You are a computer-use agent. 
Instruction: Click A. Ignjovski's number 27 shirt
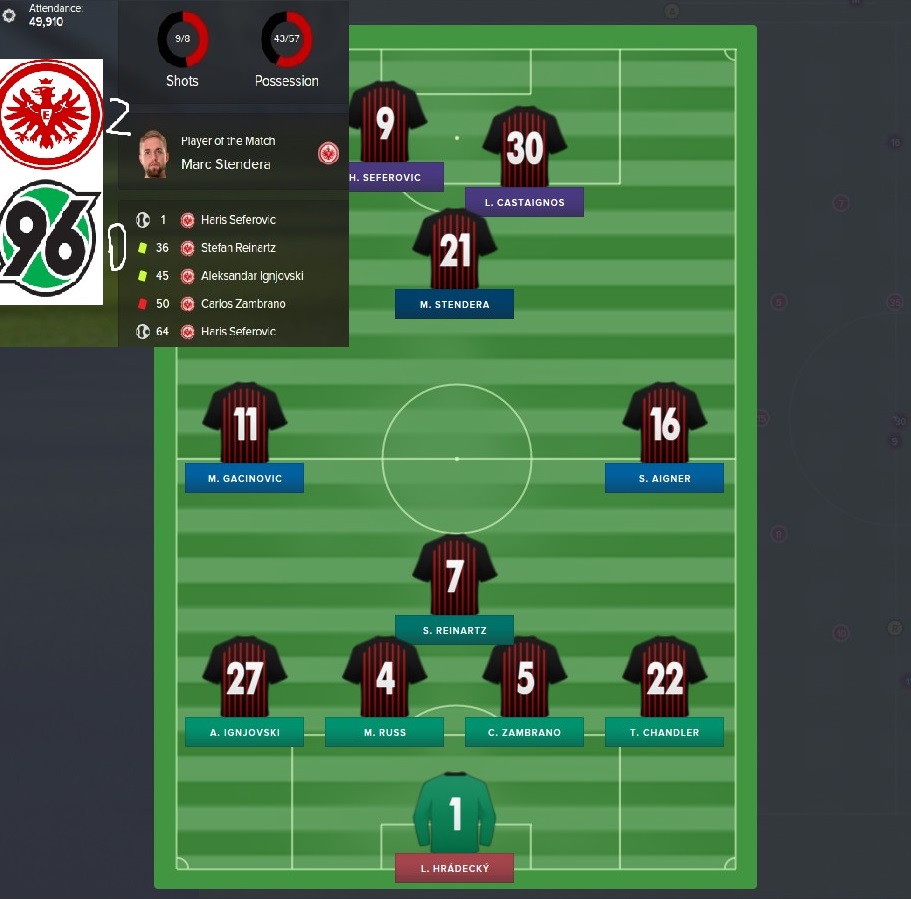point(245,679)
